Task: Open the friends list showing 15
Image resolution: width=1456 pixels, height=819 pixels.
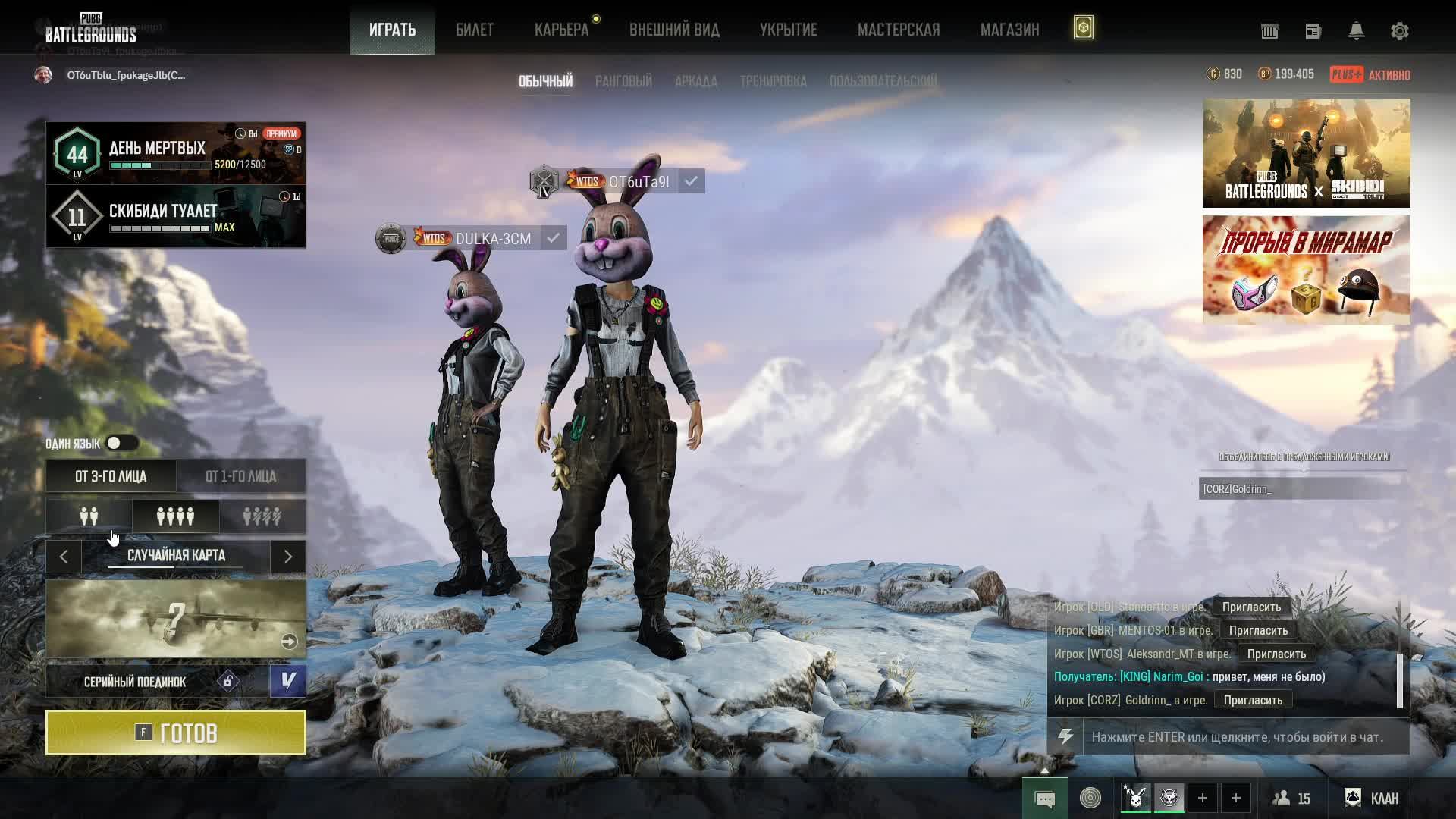Action: (x=1291, y=798)
